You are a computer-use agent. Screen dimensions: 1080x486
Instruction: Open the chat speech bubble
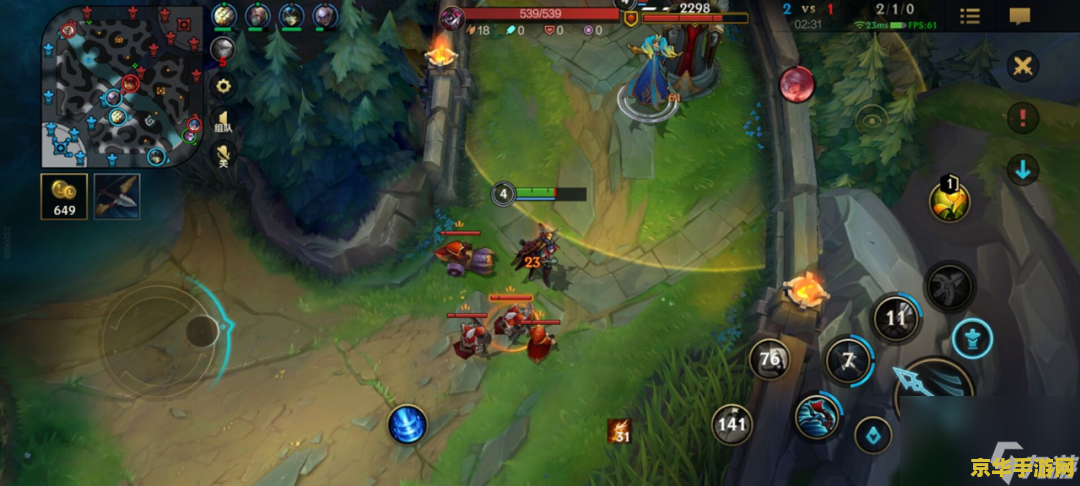point(1019,16)
